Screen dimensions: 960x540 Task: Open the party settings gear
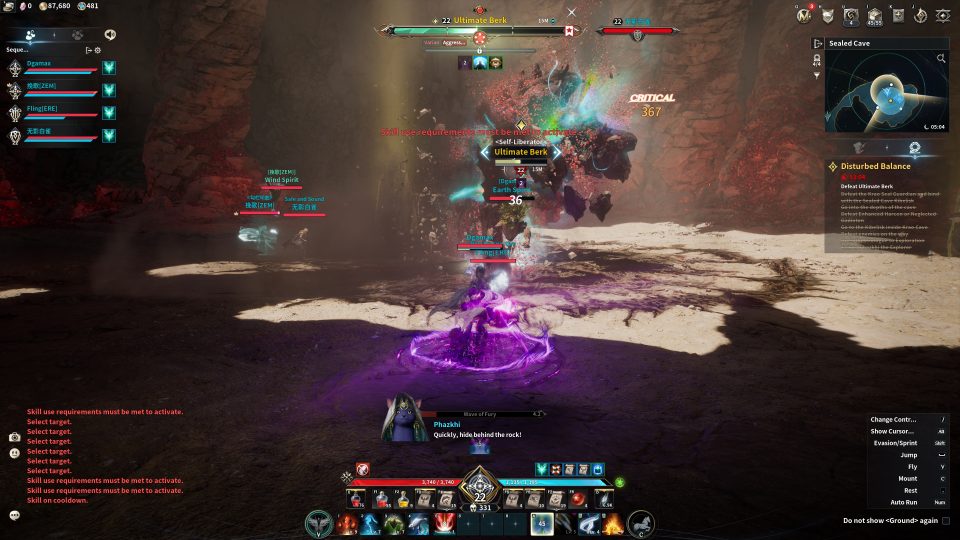[x=97, y=49]
